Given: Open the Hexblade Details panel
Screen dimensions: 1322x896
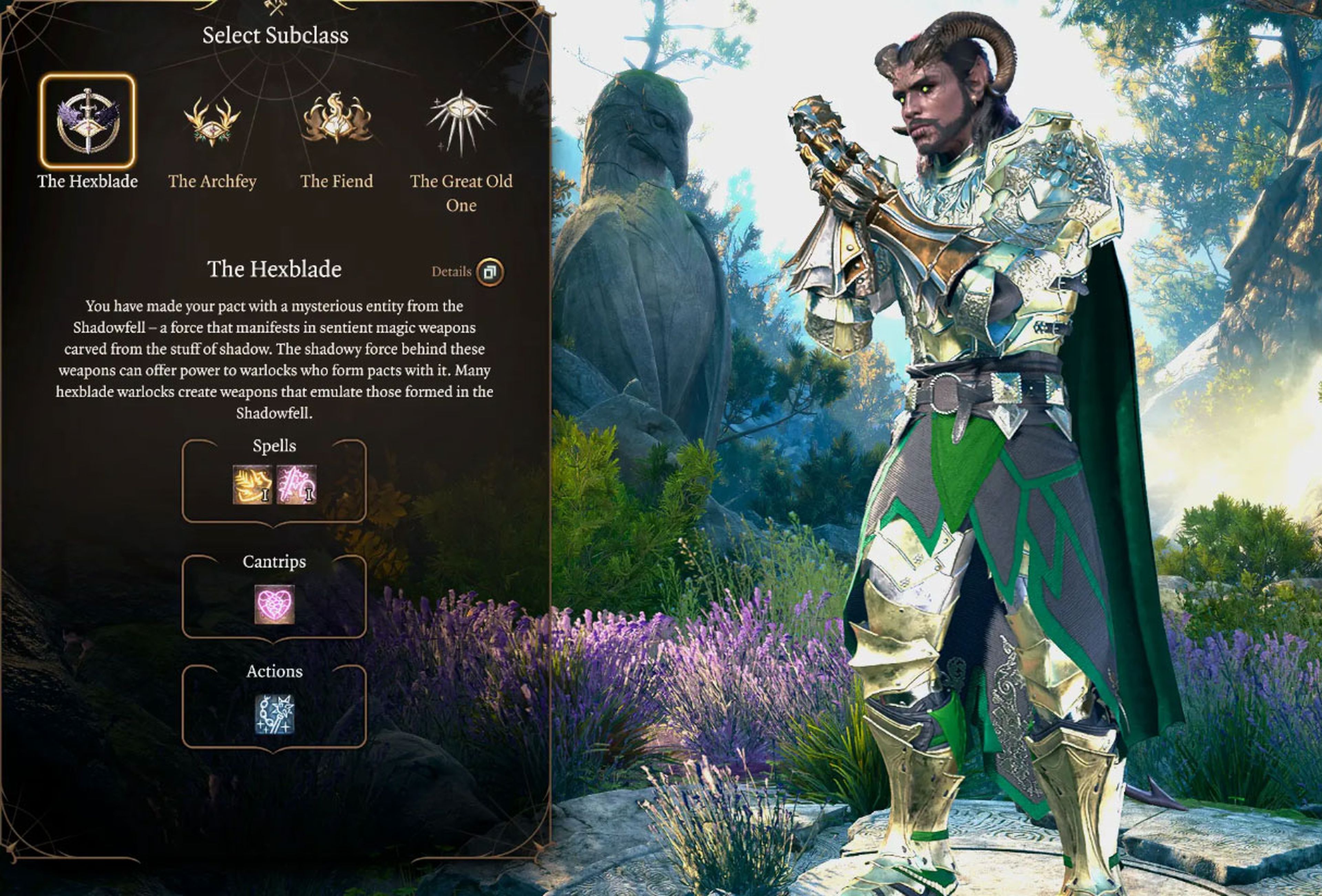Looking at the screenshot, I should [x=489, y=272].
